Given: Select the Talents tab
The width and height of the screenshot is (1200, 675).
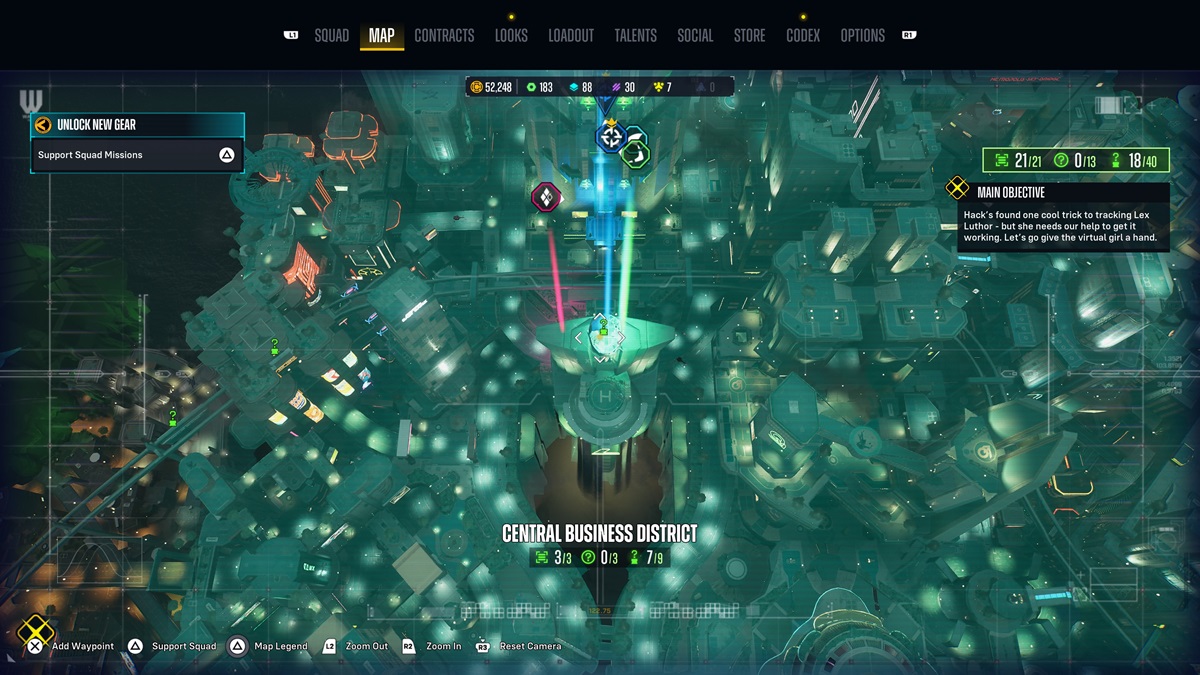Looking at the screenshot, I should coord(635,36).
